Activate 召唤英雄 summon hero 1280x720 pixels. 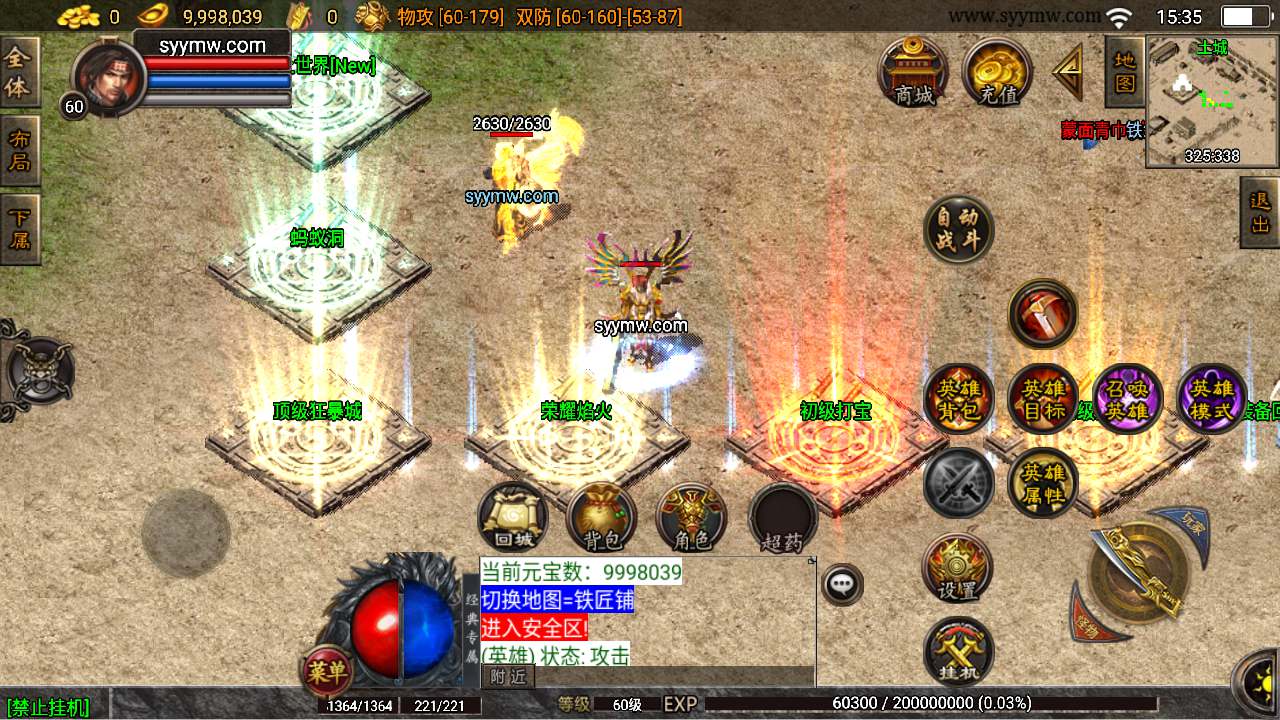click(x=1128, y=398)
